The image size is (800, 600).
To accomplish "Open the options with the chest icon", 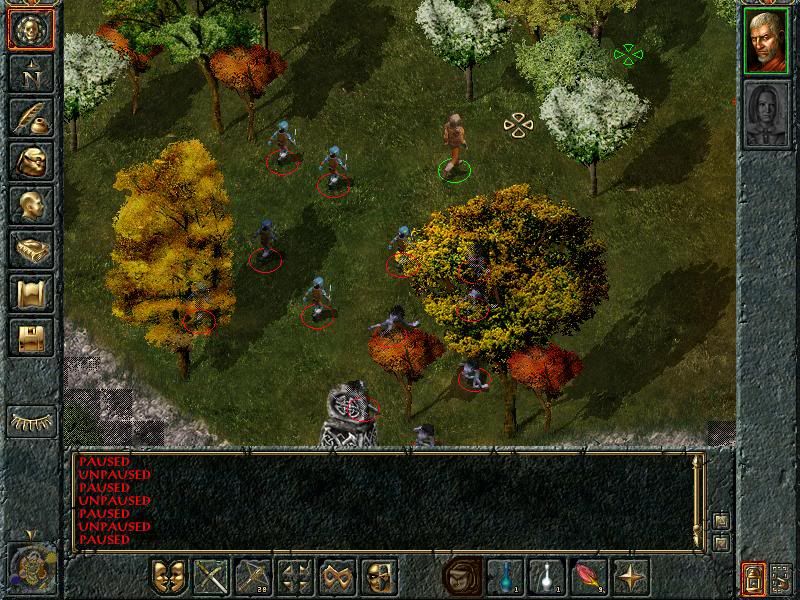I will point(31,337).
